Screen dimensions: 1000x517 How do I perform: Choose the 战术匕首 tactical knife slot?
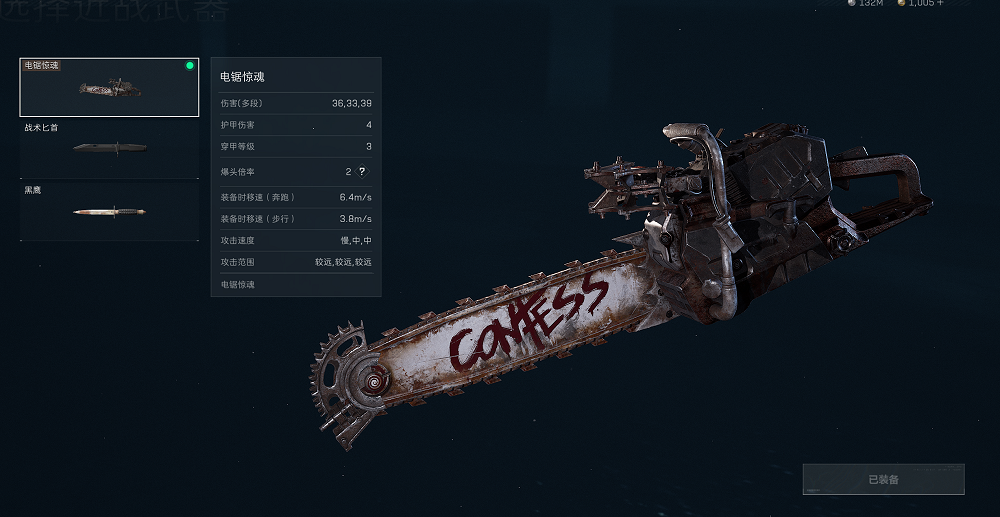pyautogui.click(x=110, y=149)
